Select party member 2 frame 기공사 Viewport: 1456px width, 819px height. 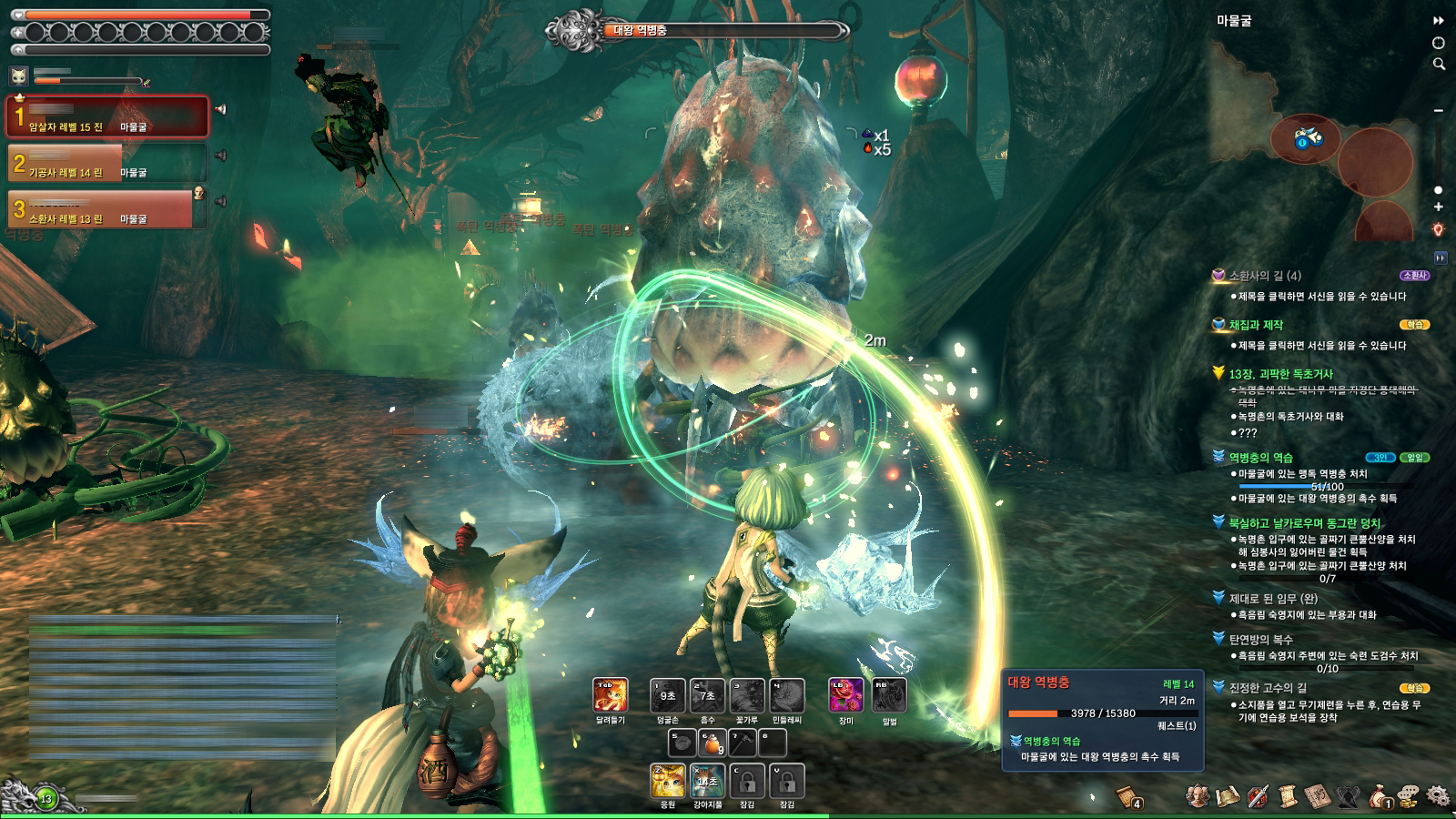point(107,164)
